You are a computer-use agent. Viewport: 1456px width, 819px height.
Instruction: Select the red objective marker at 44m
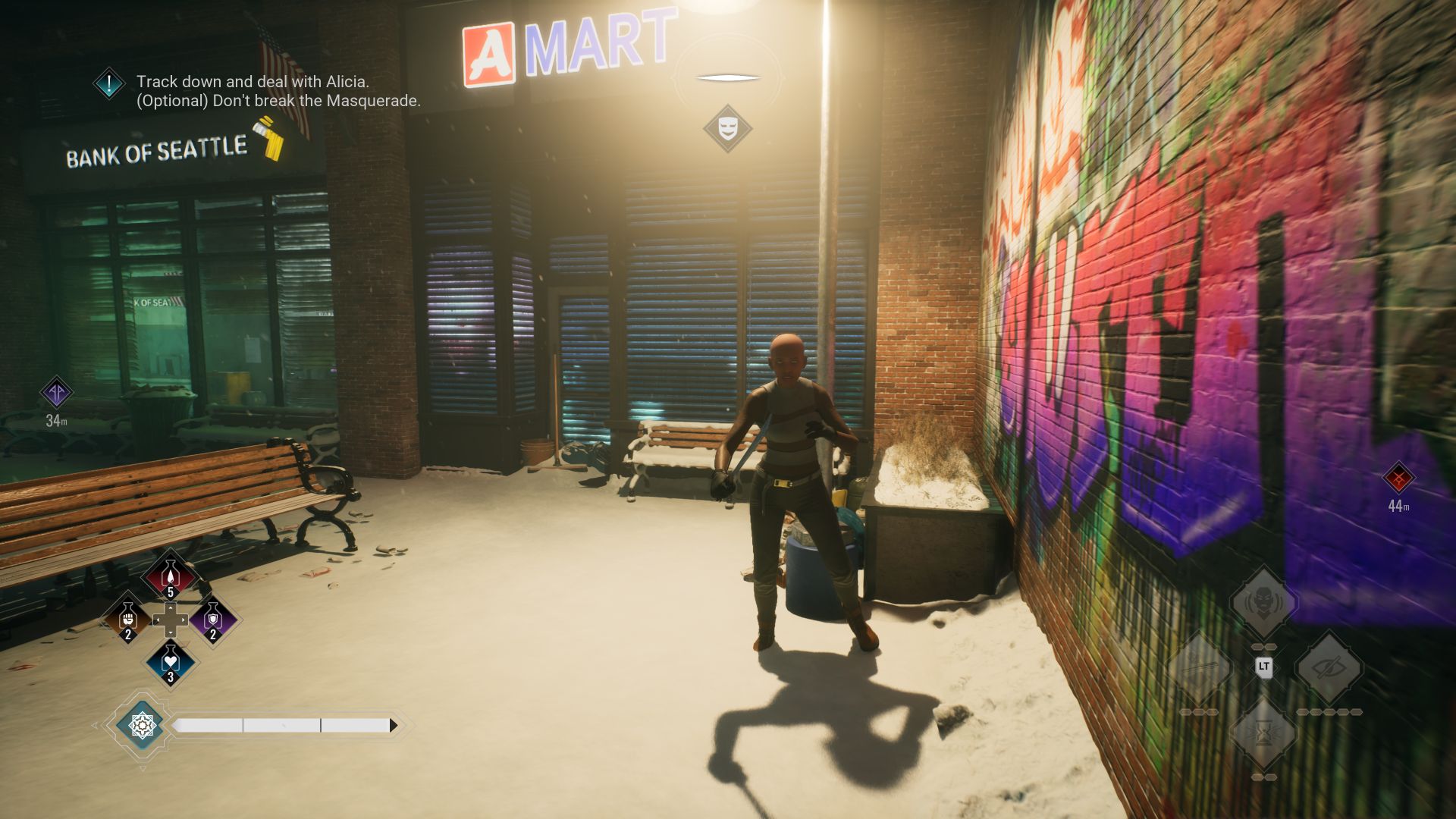1398,478
